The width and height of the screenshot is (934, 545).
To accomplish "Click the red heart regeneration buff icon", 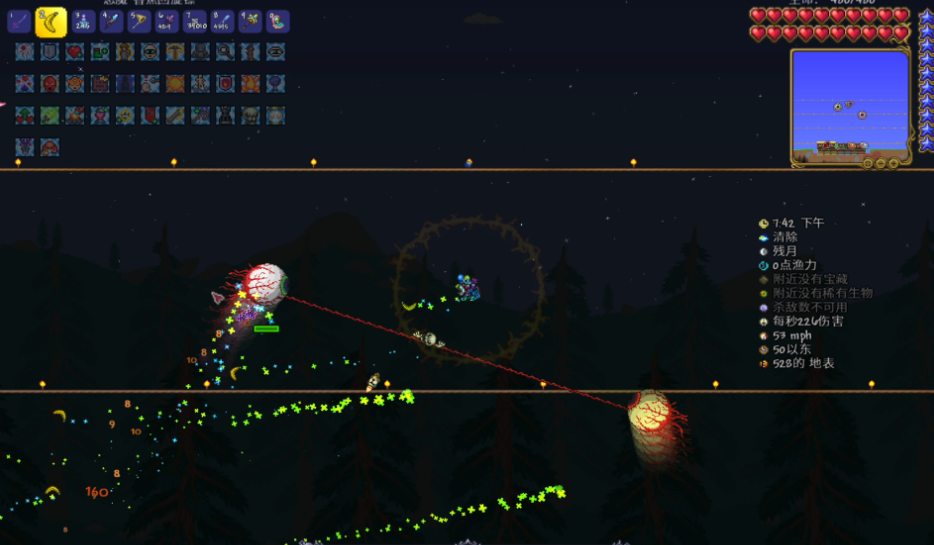I will tap(75, 51).
